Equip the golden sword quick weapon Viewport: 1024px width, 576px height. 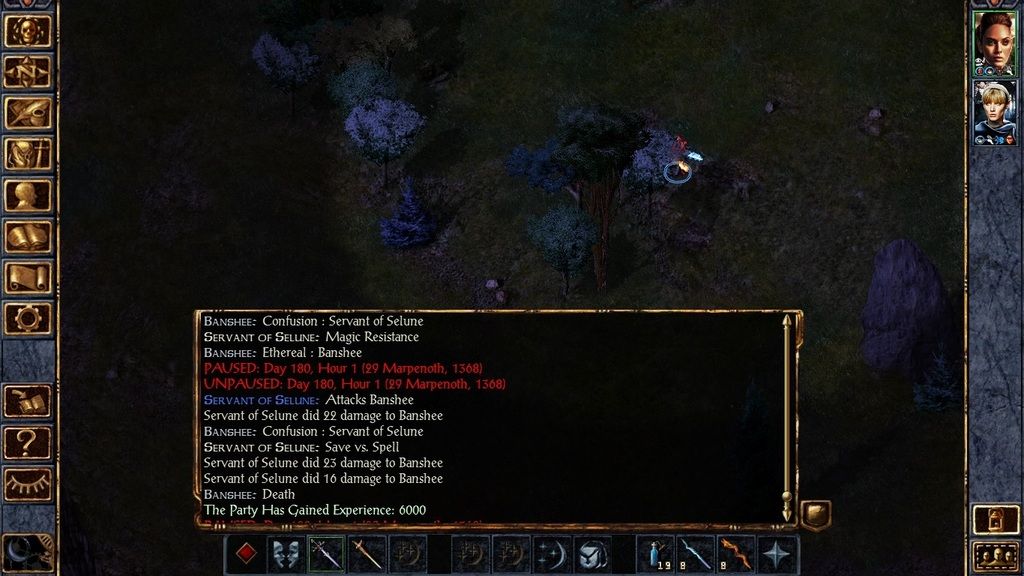(x=366, y=554)
